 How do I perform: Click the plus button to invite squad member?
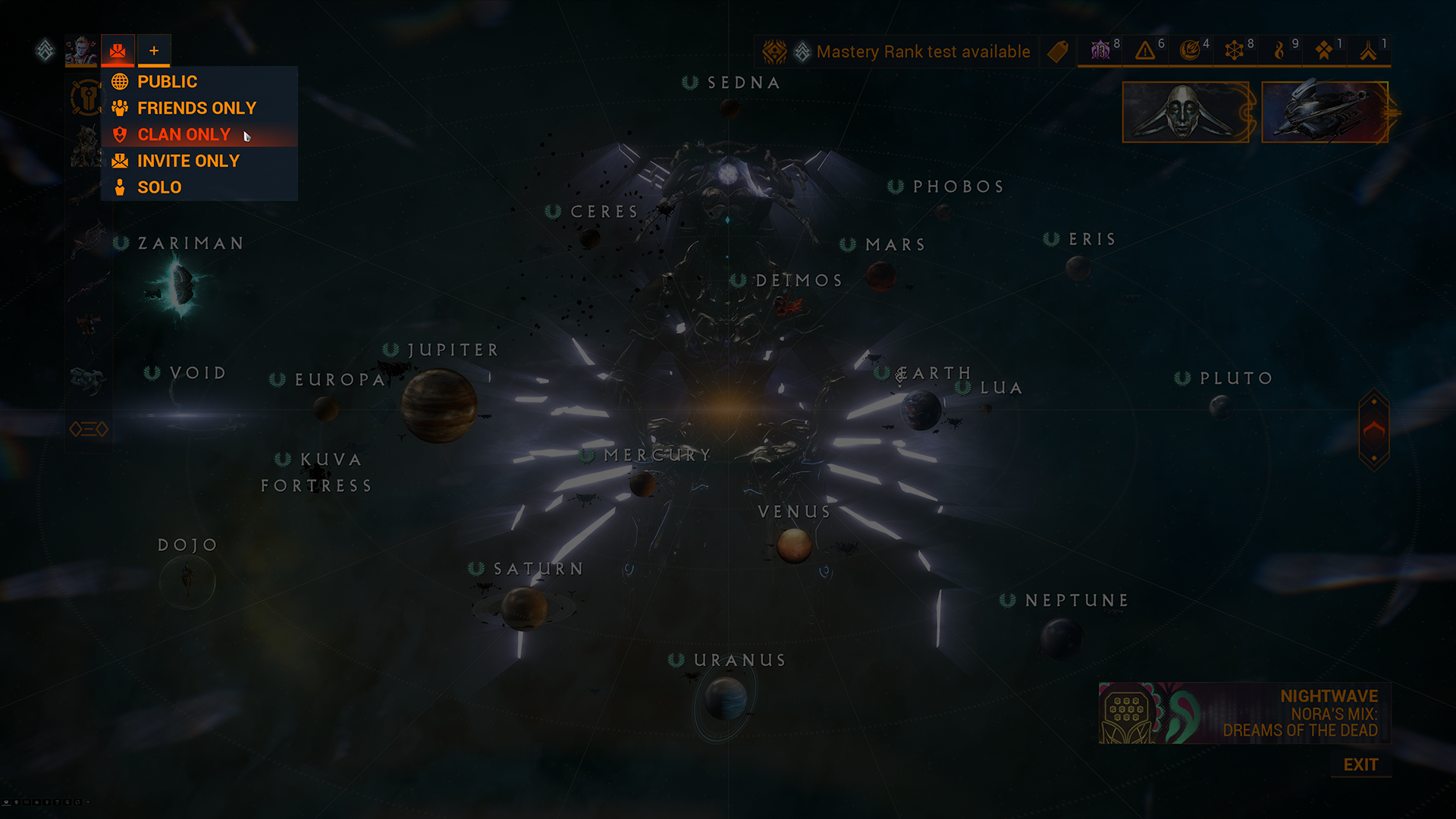(x=154, y=51)
